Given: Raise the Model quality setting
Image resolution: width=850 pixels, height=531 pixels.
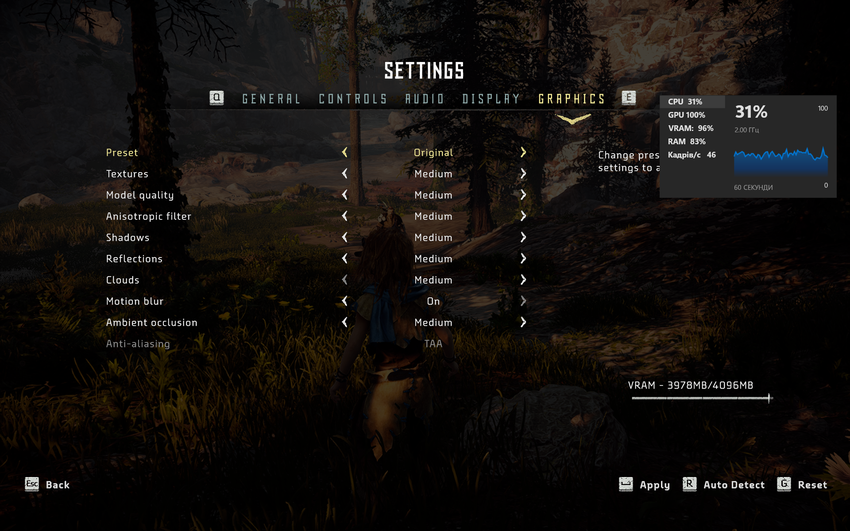Looking at the screenshot, I should pyautogui.click(x=523, y=195).
